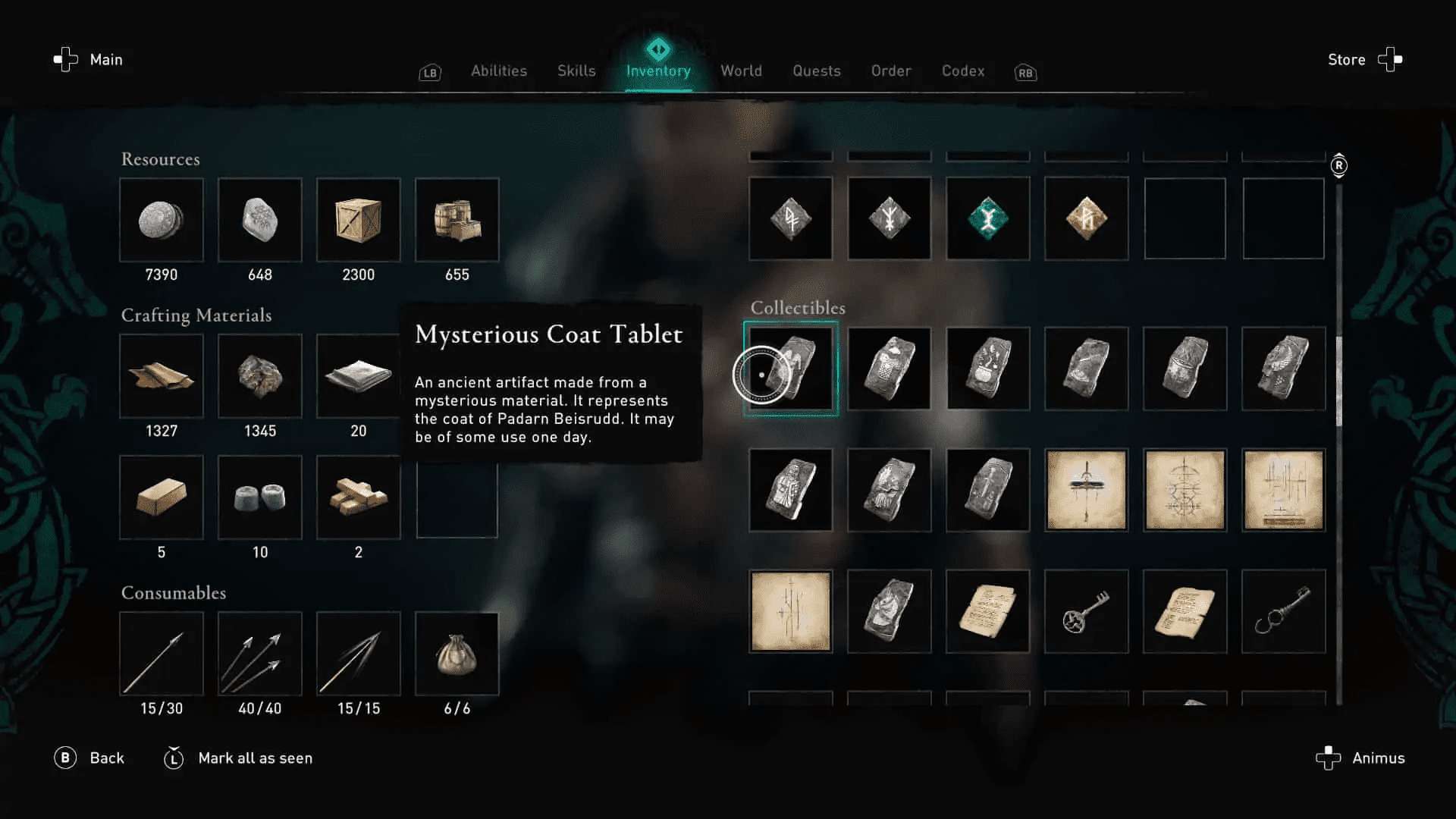1456x819 pixels.
Task: Select the iron ore resource stack
Action: [x=260, y=220]
